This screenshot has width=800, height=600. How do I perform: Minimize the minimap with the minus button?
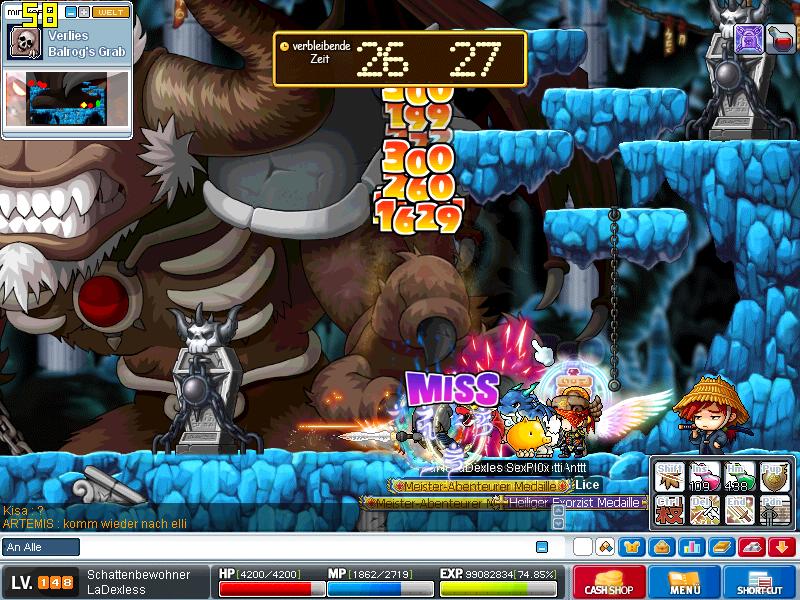pos(70,12)
